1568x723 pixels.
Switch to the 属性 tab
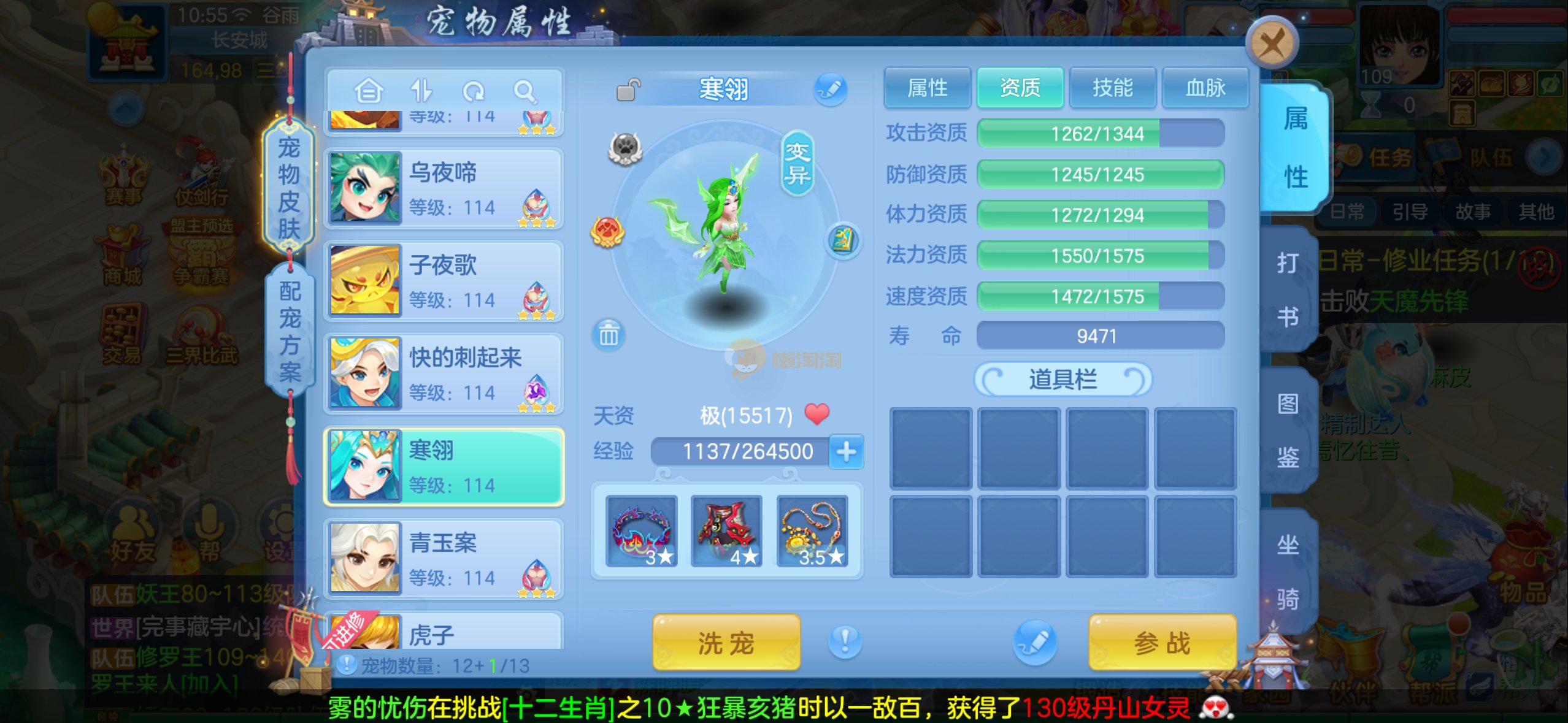click(x=927, y=88)
